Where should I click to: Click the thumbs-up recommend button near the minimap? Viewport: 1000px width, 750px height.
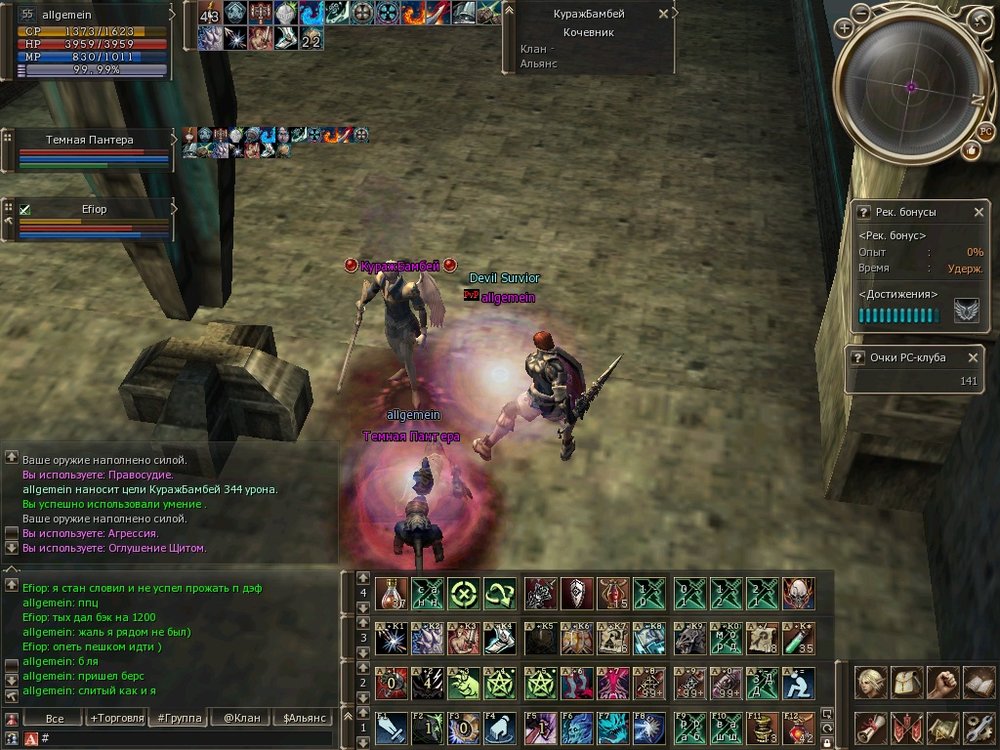pos(970,150)
